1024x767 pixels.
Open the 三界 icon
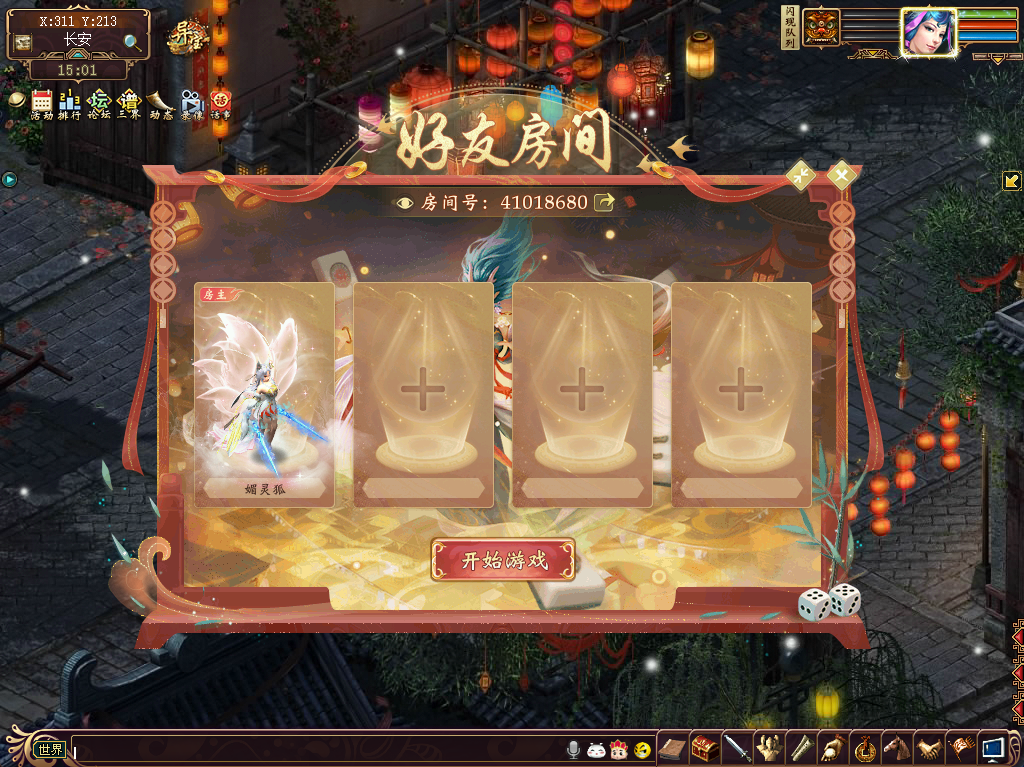tap(129, 101)
